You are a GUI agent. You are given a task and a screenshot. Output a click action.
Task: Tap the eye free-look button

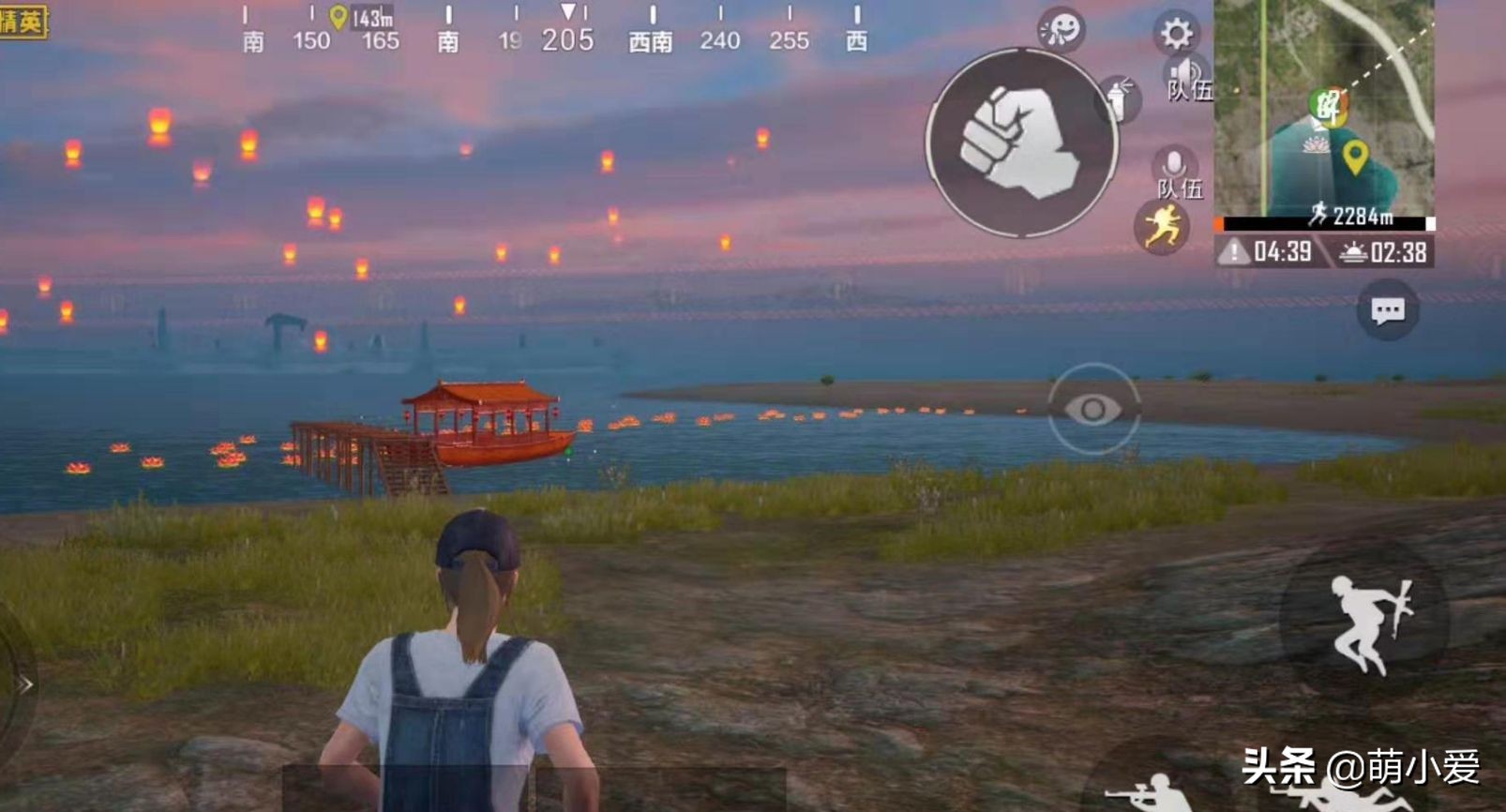pos(1093,409)
